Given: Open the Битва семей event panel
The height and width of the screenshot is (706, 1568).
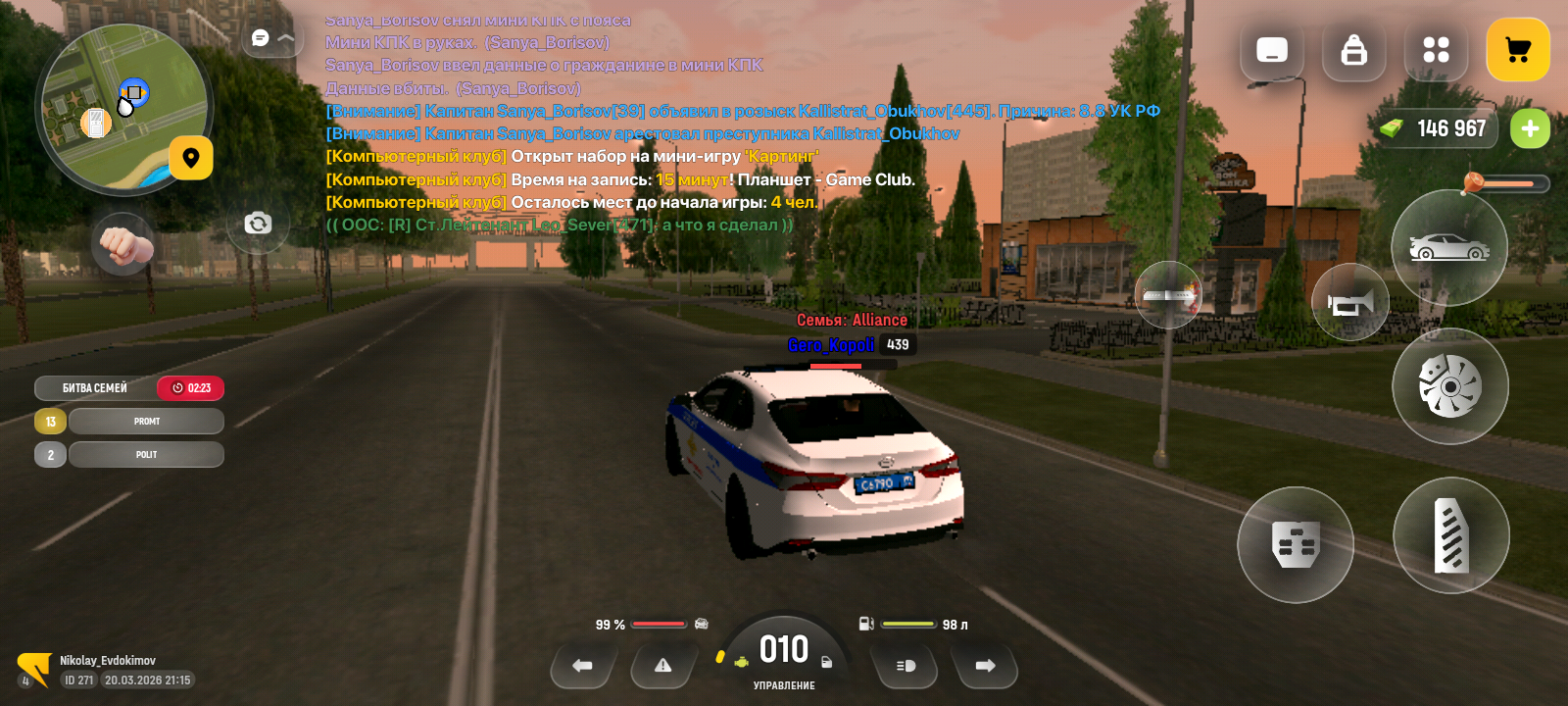Looking at the screenshot, I should point(95,388).
